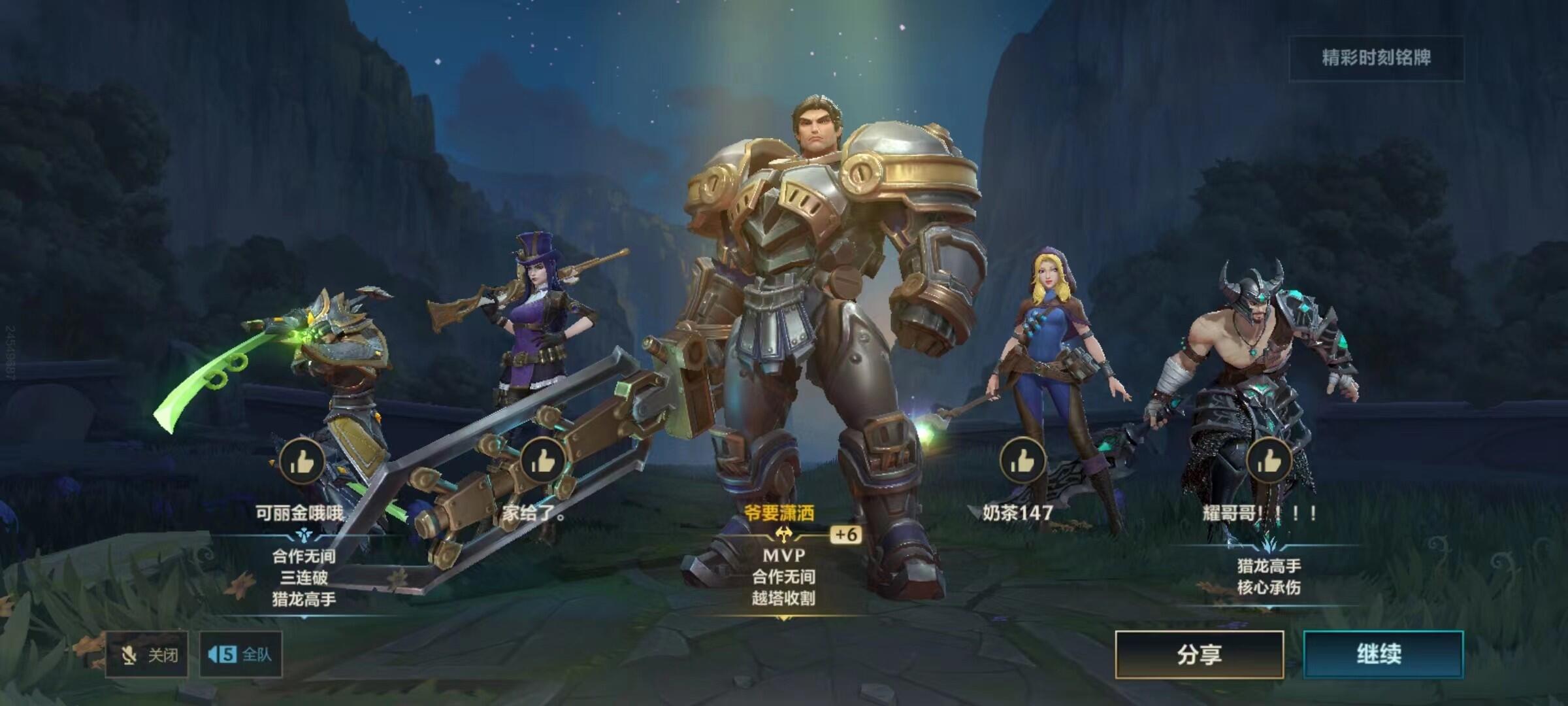The image size is (1568, 706).
Task: Open the 精彩时刻铭牌 highlight plaque
Action: [1376, 58]
